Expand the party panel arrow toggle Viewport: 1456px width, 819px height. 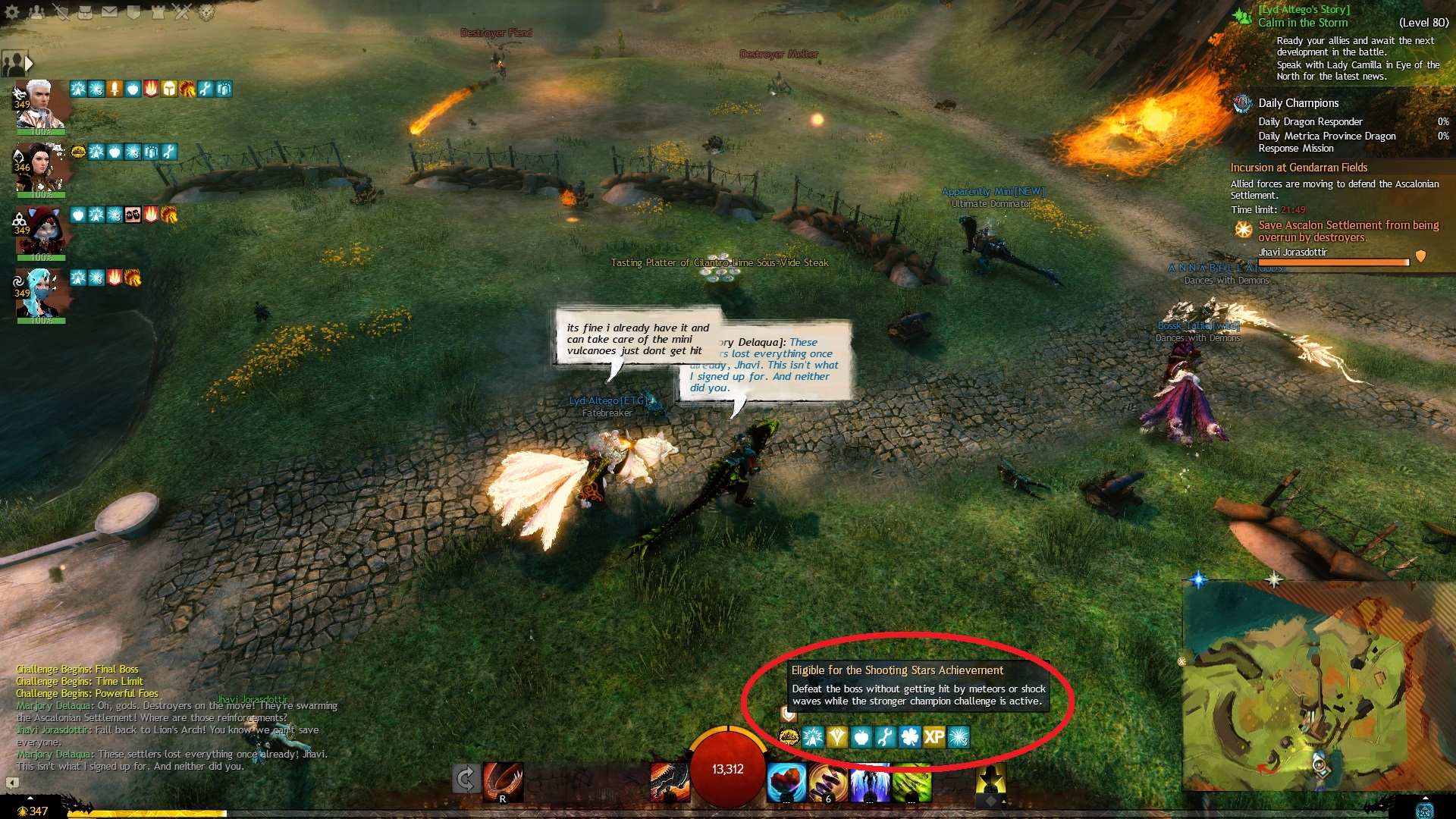(29, 63)
